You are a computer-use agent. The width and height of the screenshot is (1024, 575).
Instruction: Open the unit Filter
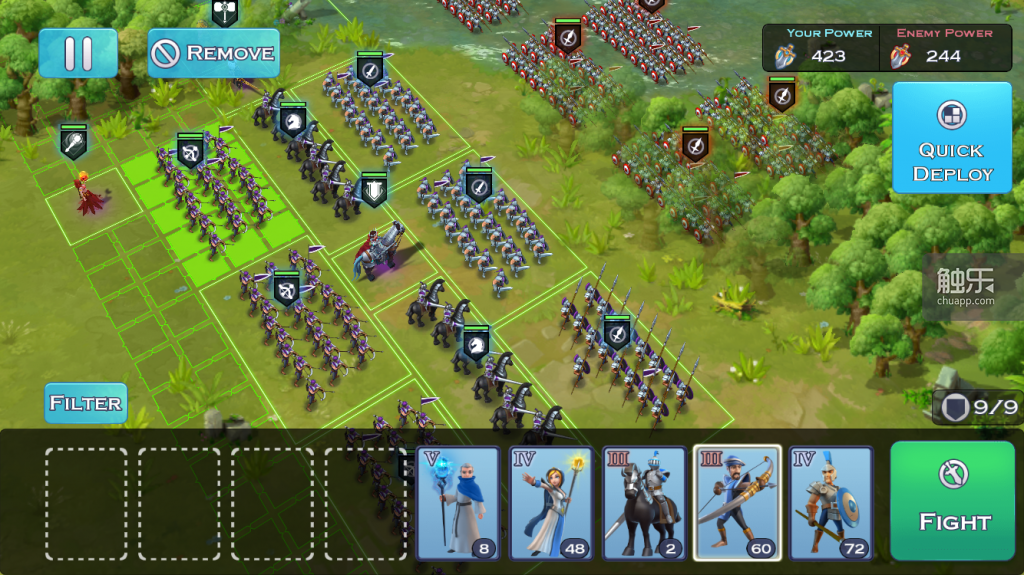[x=86, y=403]
